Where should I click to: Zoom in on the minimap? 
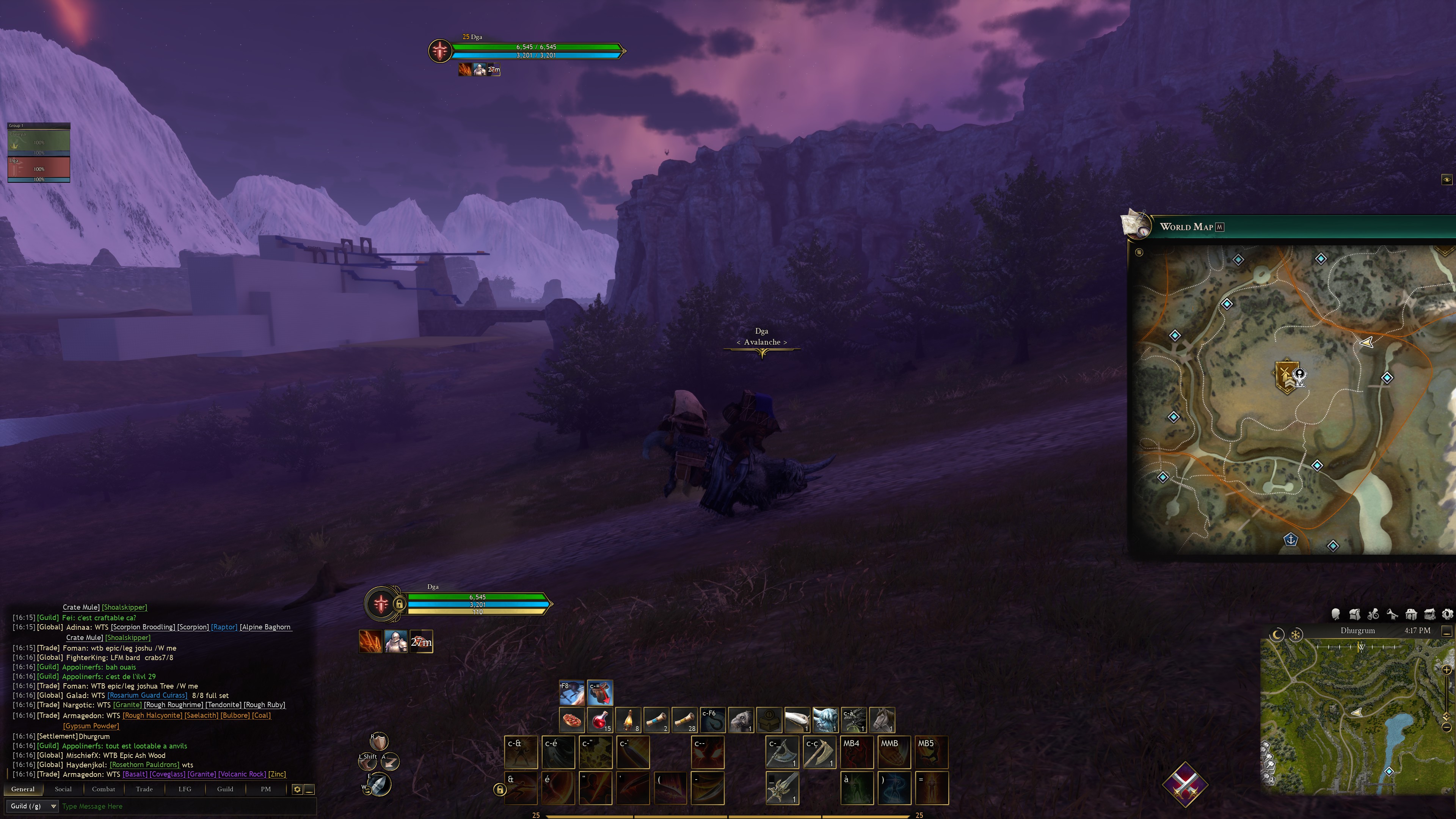point(1447,670)
